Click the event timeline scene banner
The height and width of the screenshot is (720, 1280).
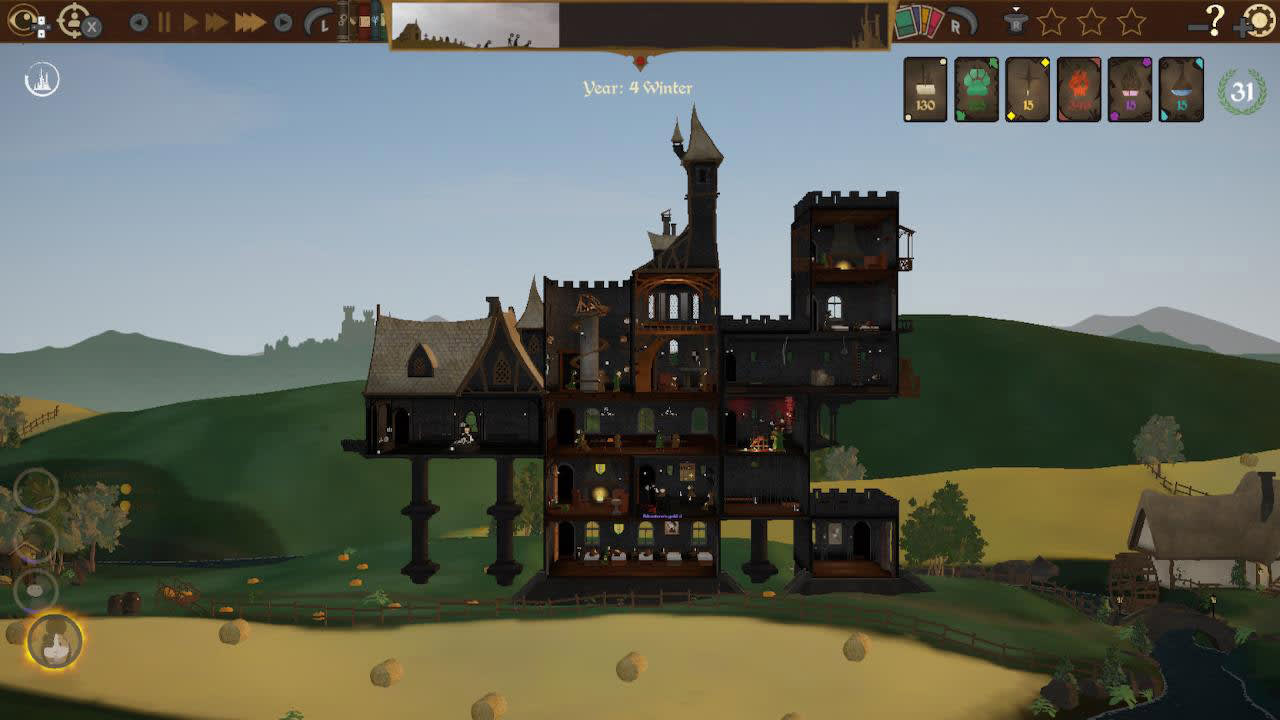(640, 26)
